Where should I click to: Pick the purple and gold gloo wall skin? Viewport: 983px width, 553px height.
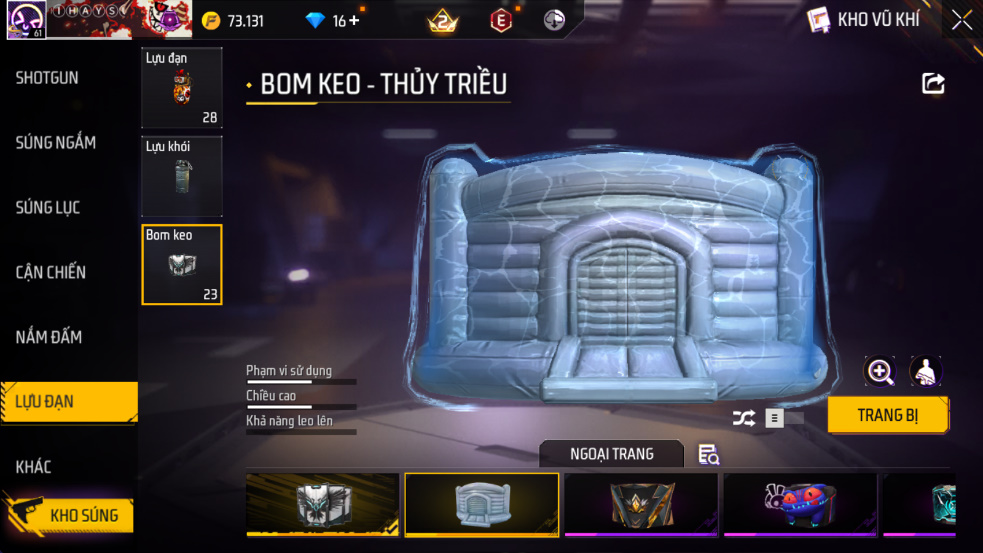640,504
